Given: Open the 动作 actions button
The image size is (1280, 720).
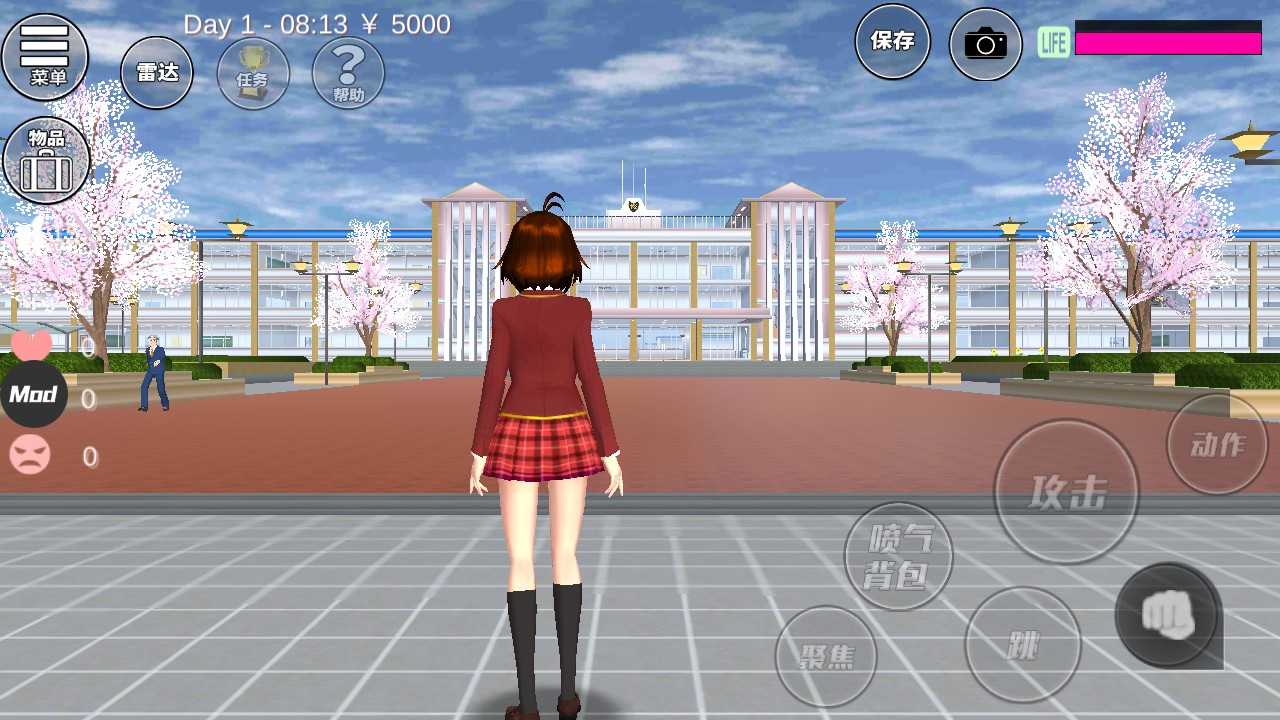Looking at the screenshot, I should [1217, 444].
